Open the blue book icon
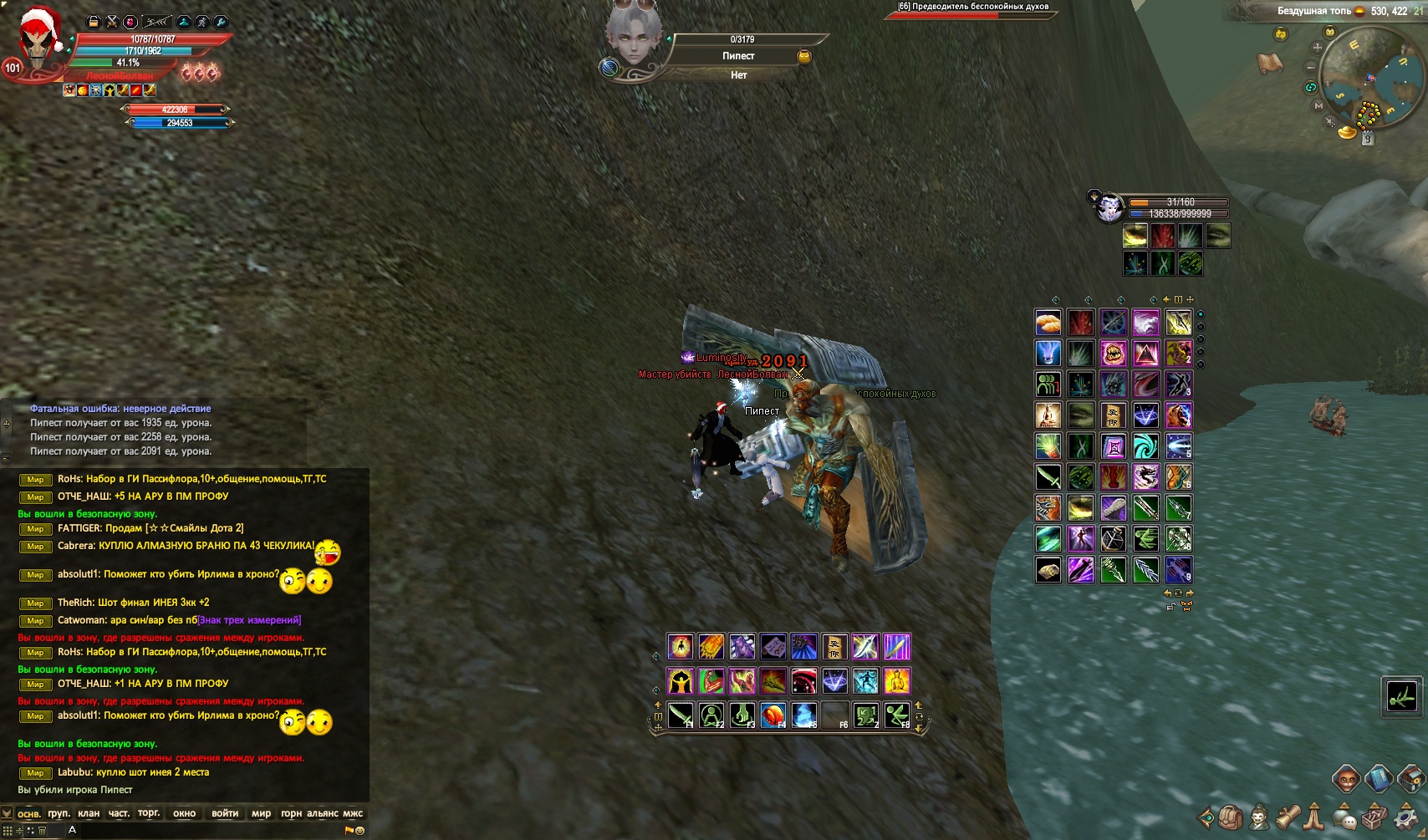1428x840 pixels. pos(1379,779)
